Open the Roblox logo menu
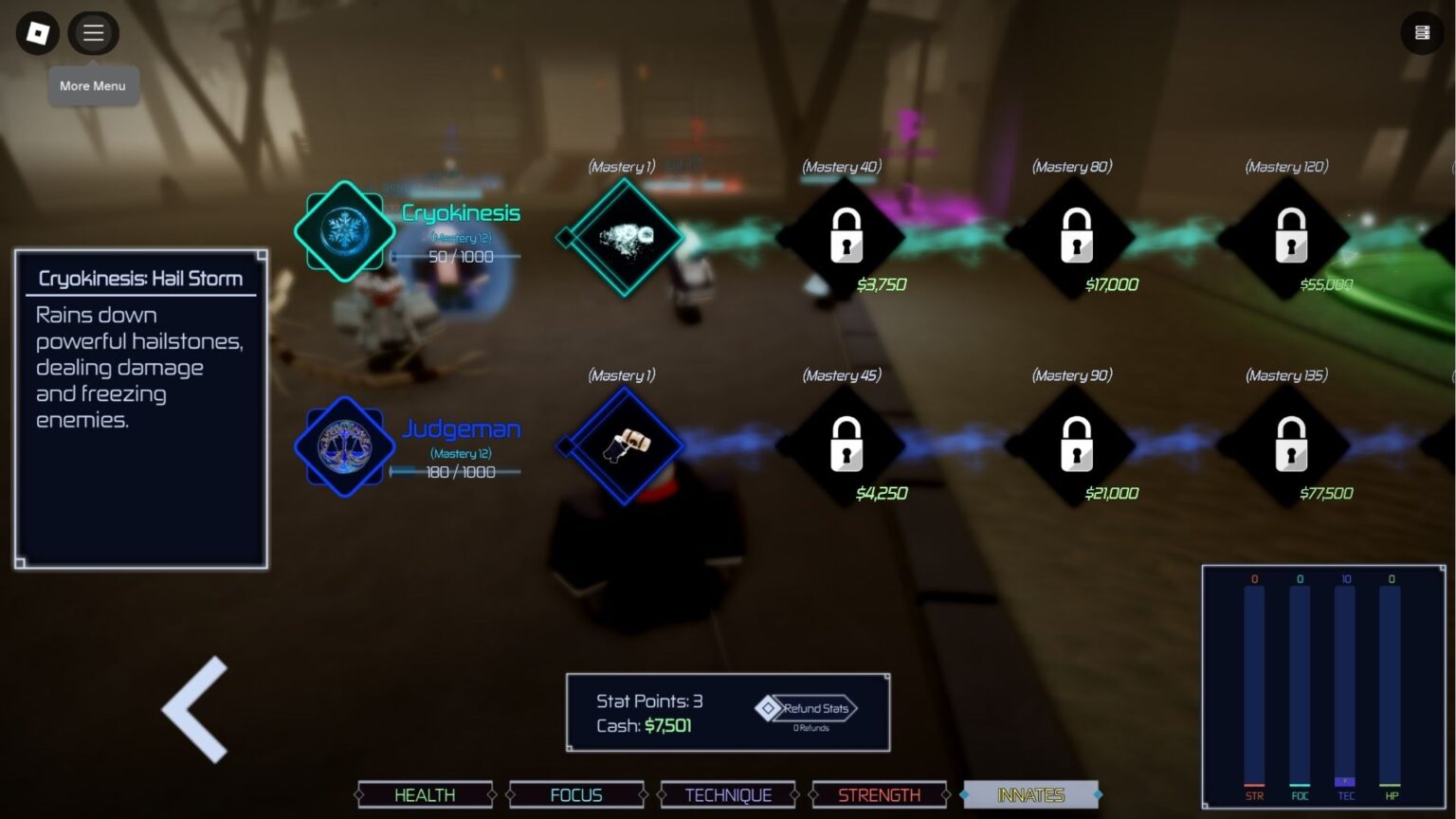The width and height of the screenshot is (1456, 819). point(38,33)
